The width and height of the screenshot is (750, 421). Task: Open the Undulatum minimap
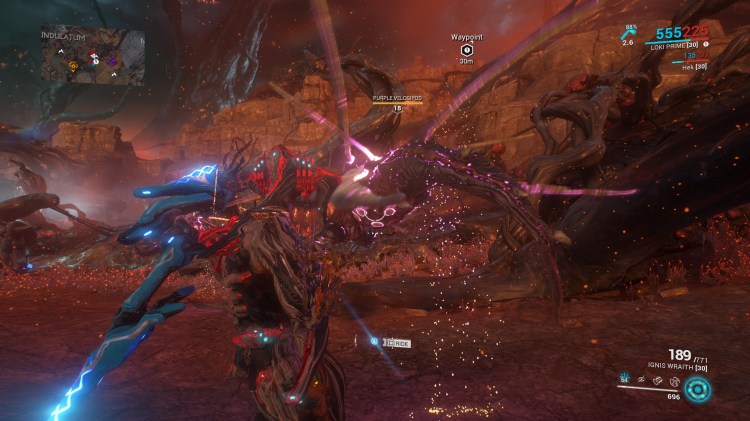pyautogui.click(x=93, y=54)
